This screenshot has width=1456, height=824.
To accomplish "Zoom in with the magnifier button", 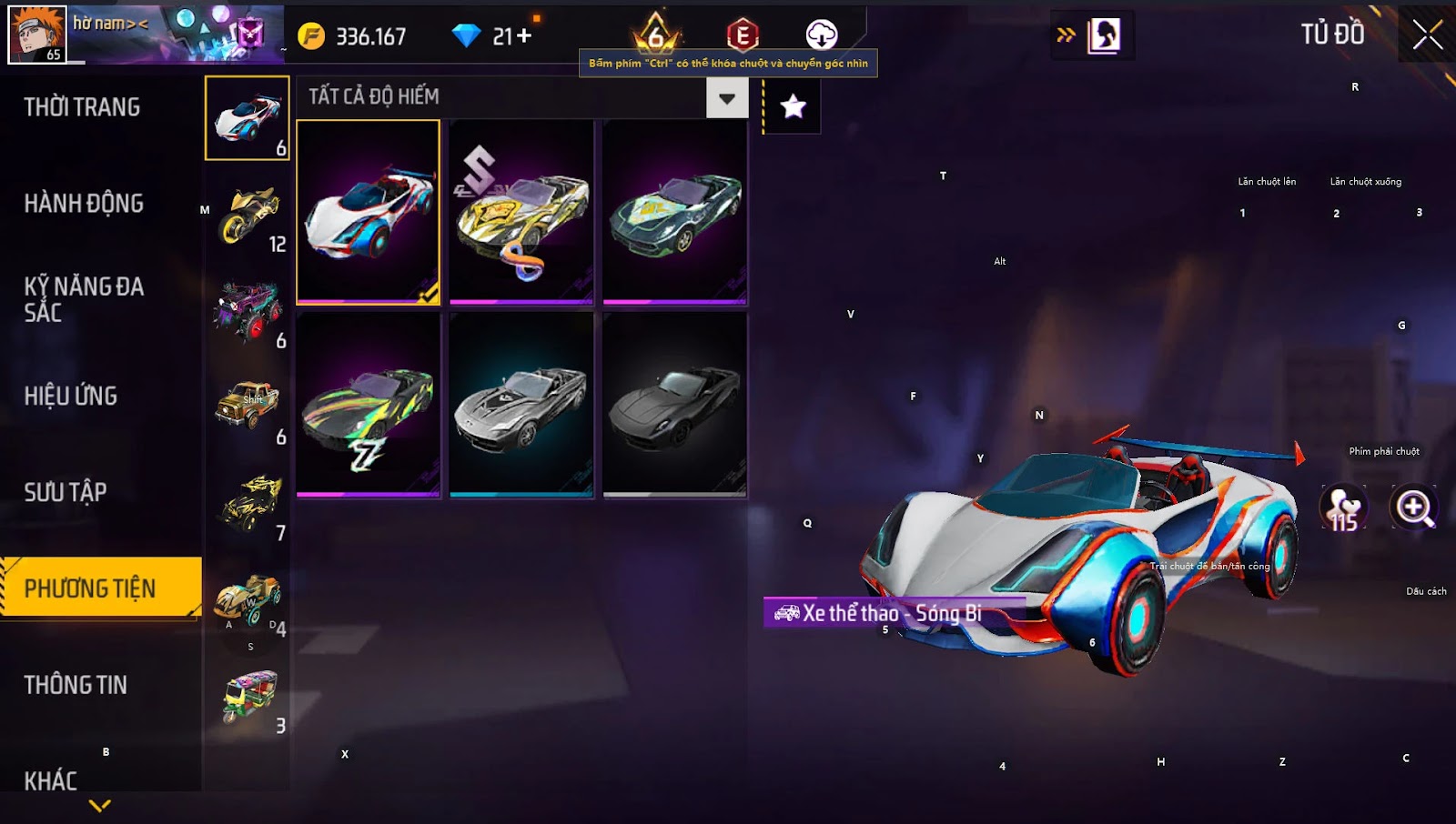I will pos(1413,507).
